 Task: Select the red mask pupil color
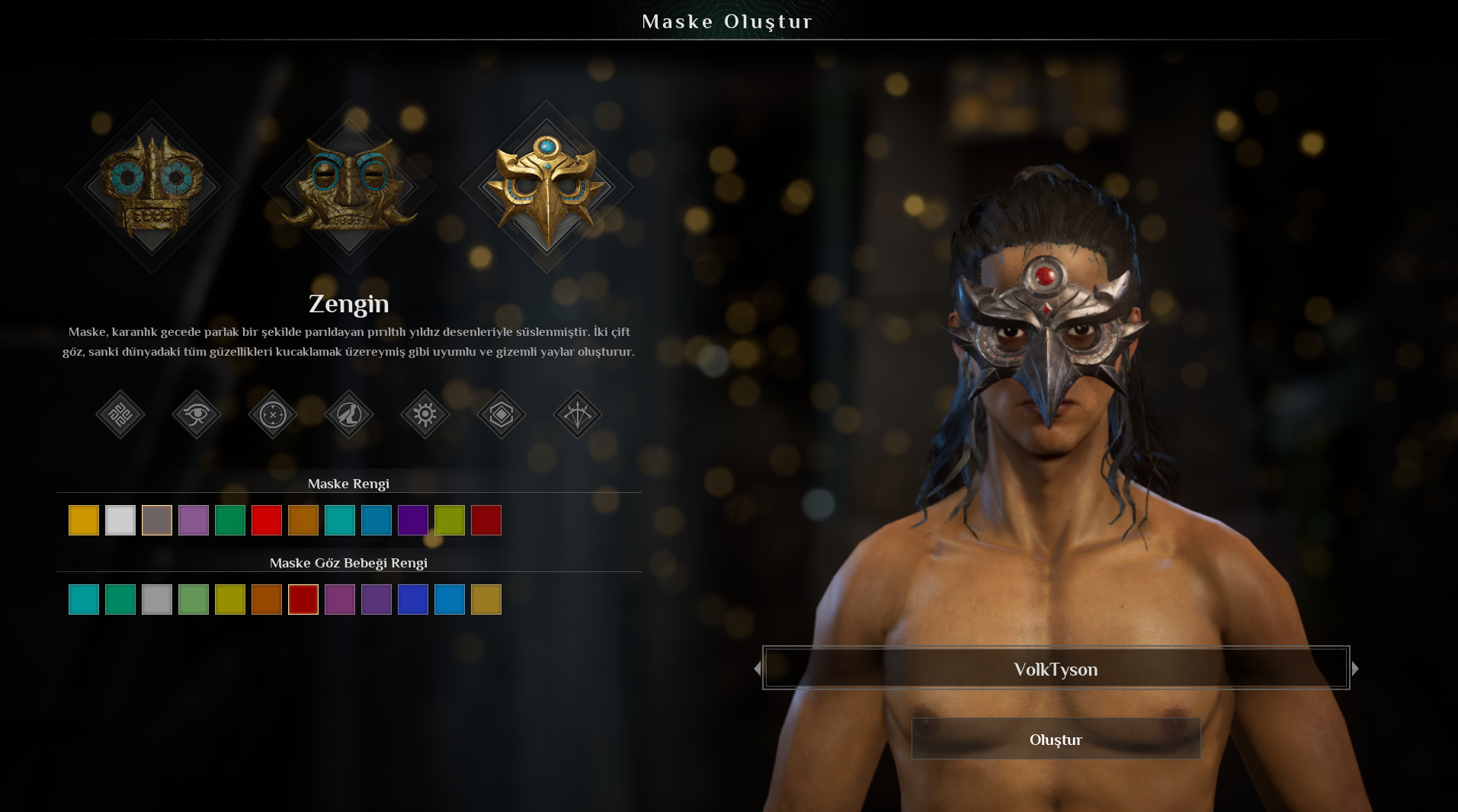(303, 599)
